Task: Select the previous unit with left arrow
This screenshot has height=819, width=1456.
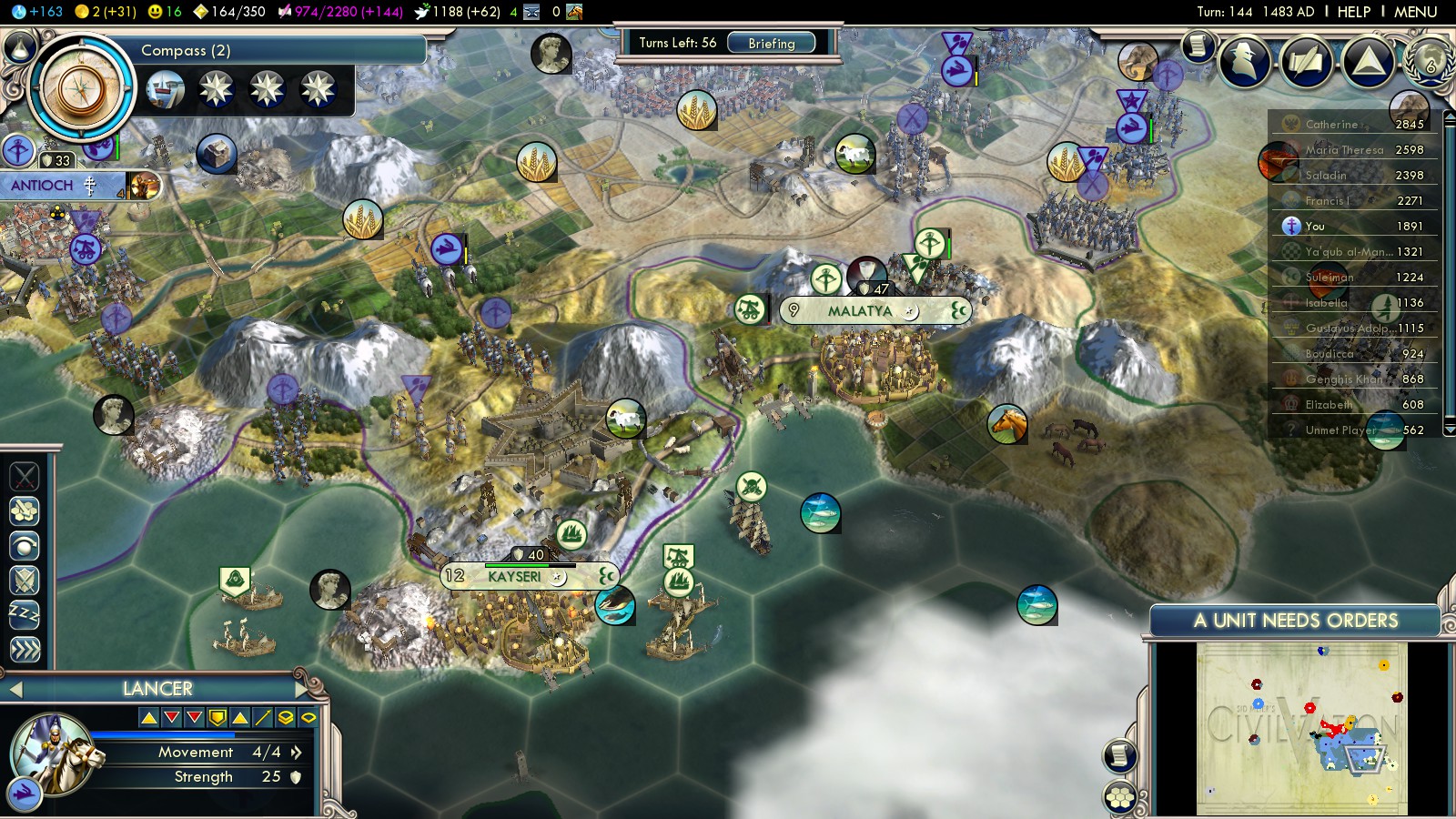Action: 15,690
